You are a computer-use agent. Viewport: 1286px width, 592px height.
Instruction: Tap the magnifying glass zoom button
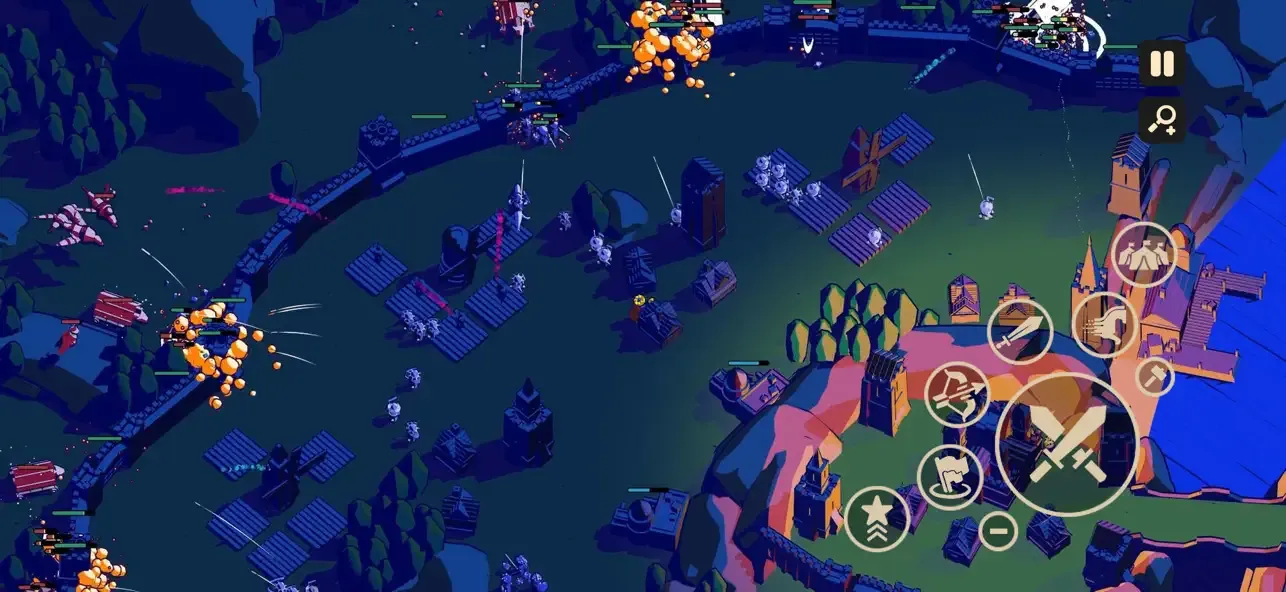pos(1161,120)
